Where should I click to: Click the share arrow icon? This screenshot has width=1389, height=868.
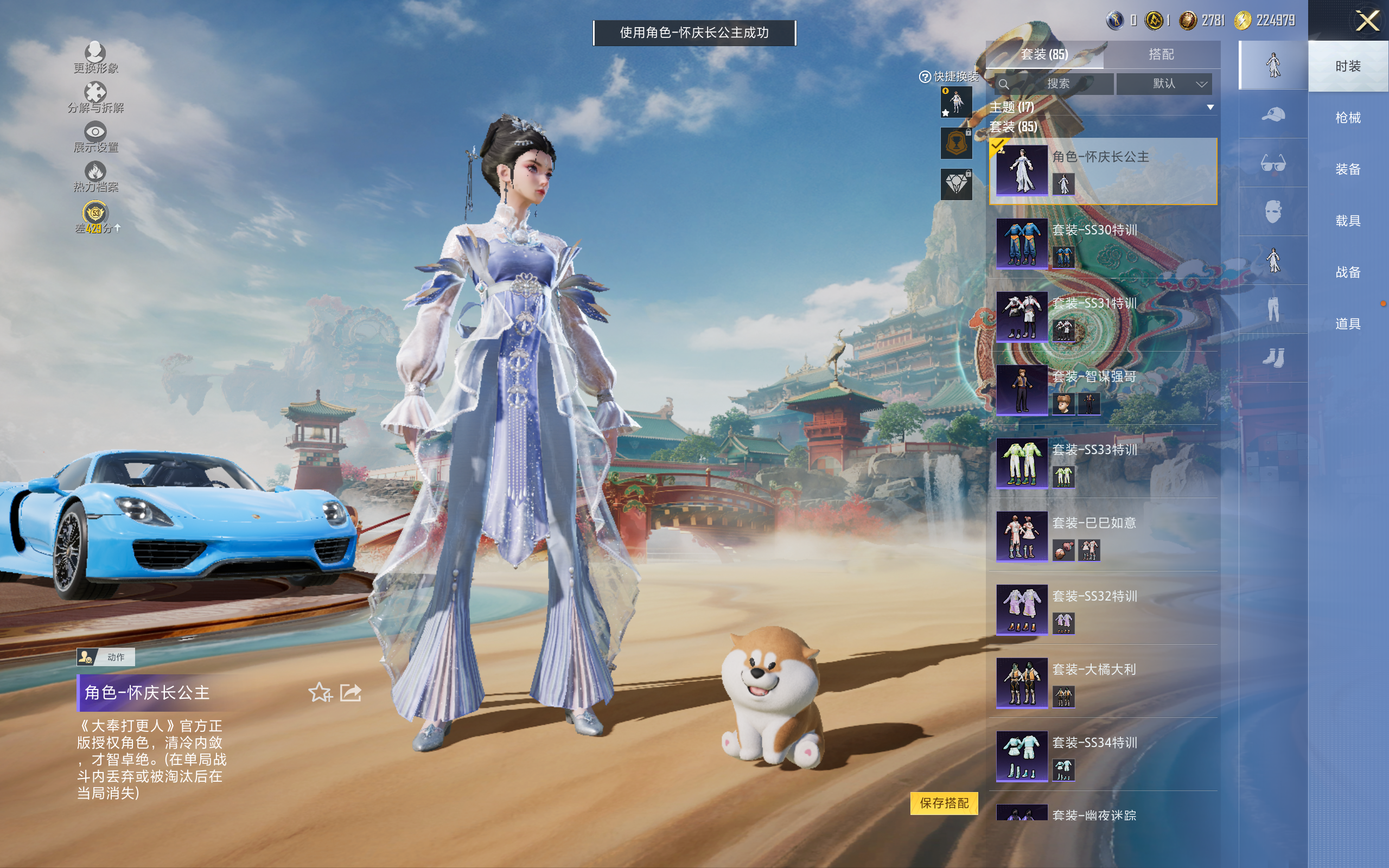point(351,692)
